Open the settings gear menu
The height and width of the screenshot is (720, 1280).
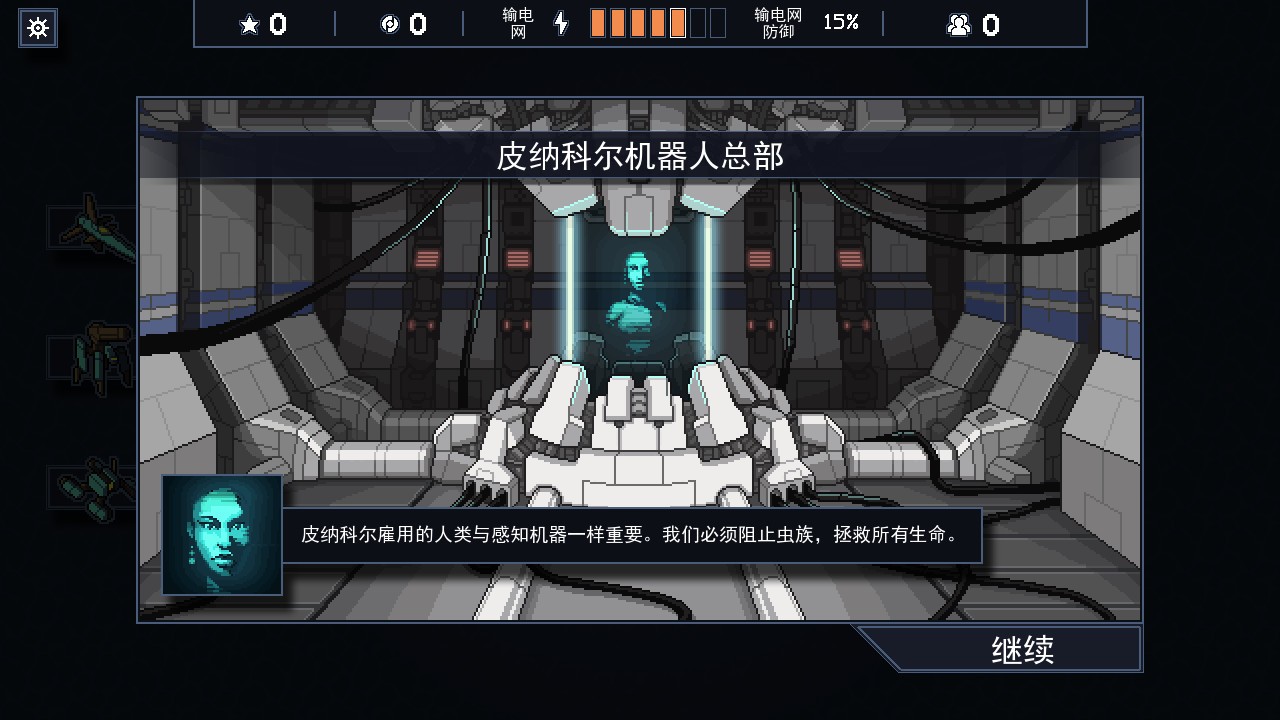tap(37, 27)
